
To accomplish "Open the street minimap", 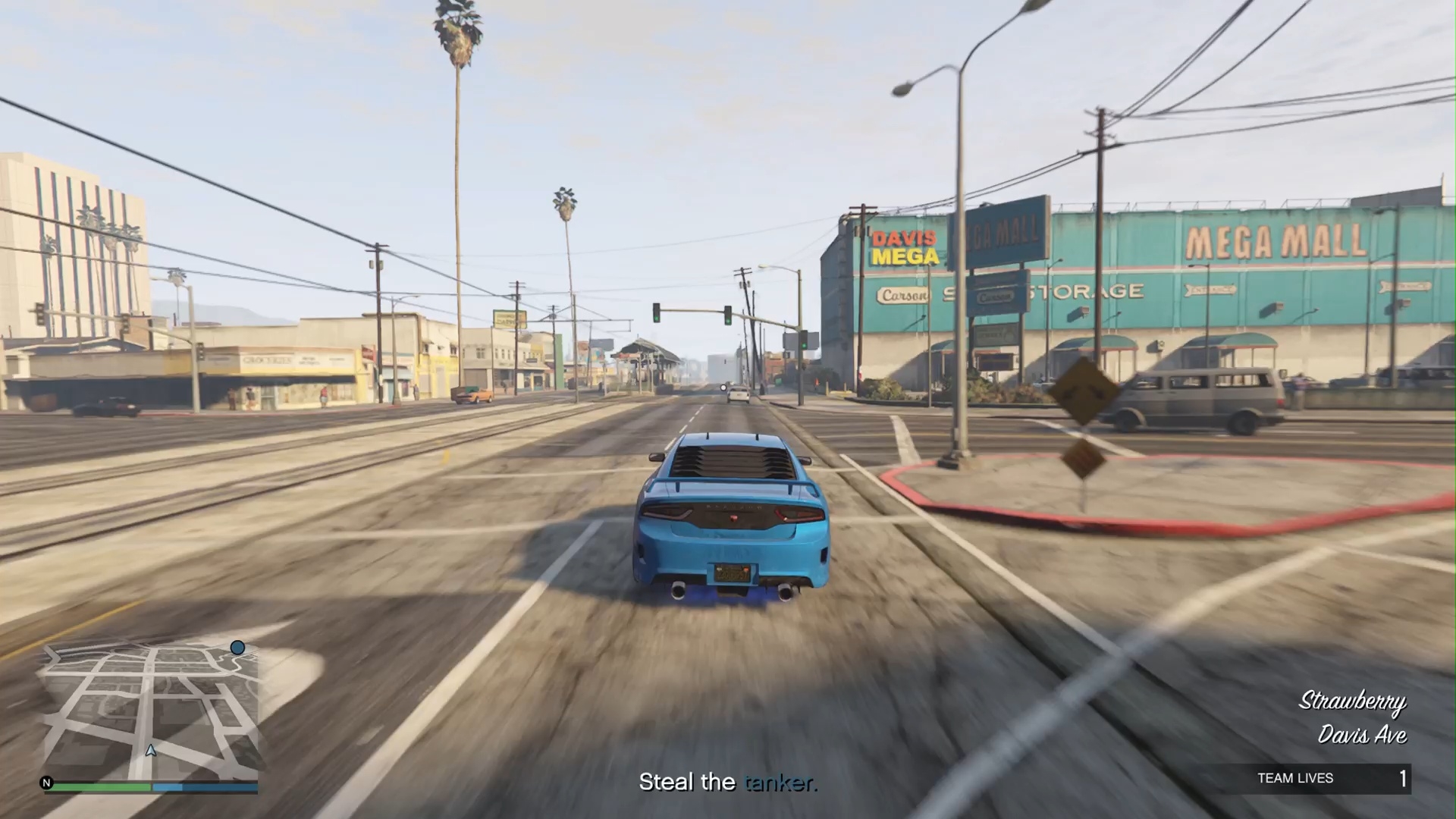I will [152, 711].
